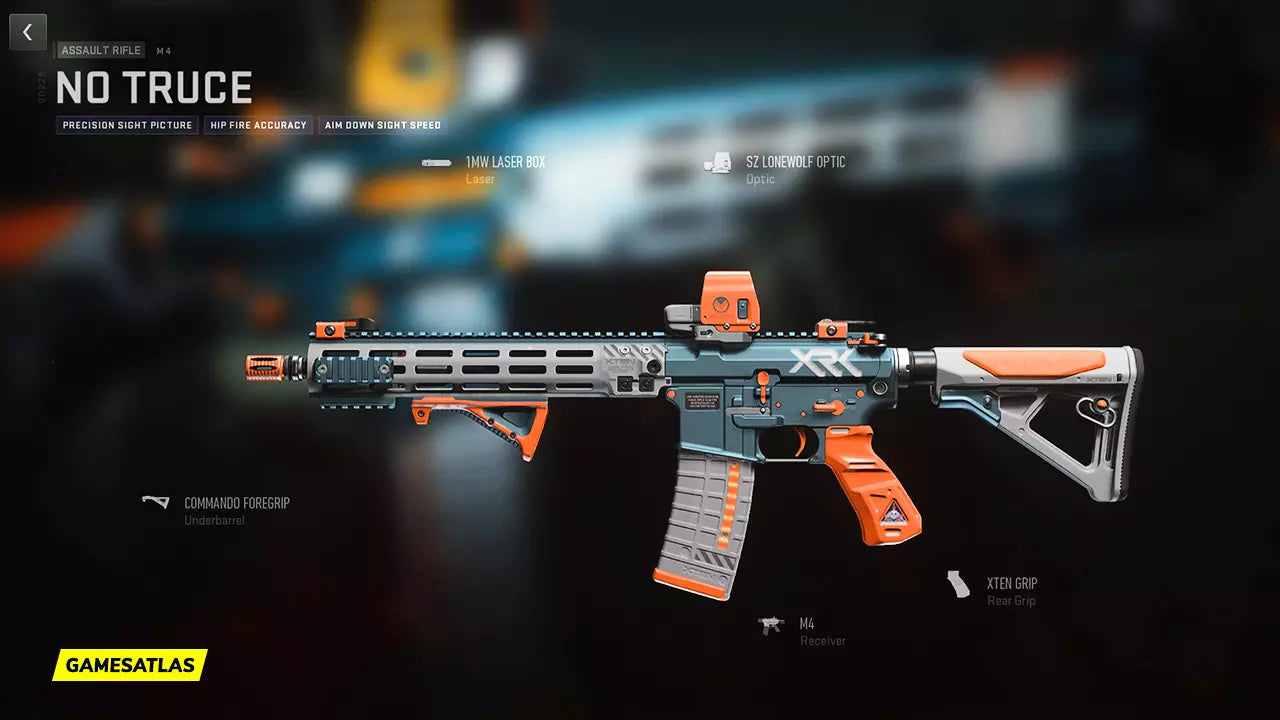
Task: Select the 1MW Laser Box attachment
Action: (505, 162)
